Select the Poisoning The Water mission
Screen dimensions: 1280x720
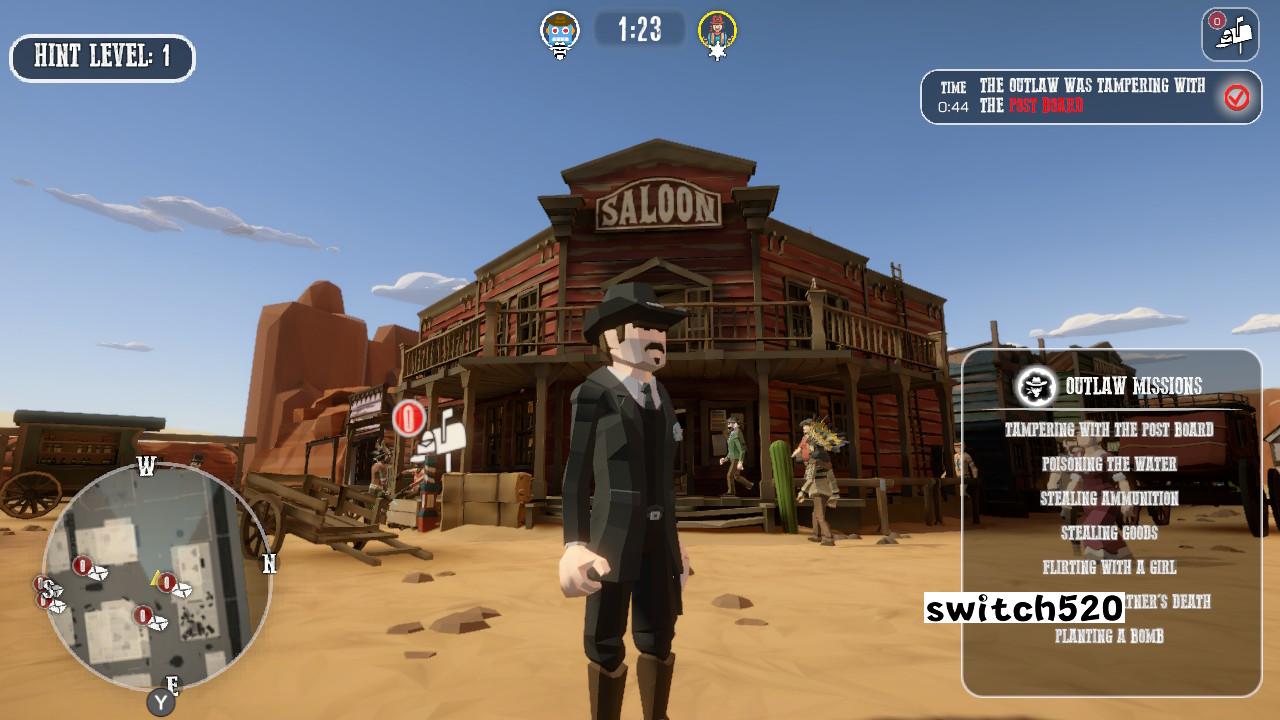click(x=1108, y=464)
